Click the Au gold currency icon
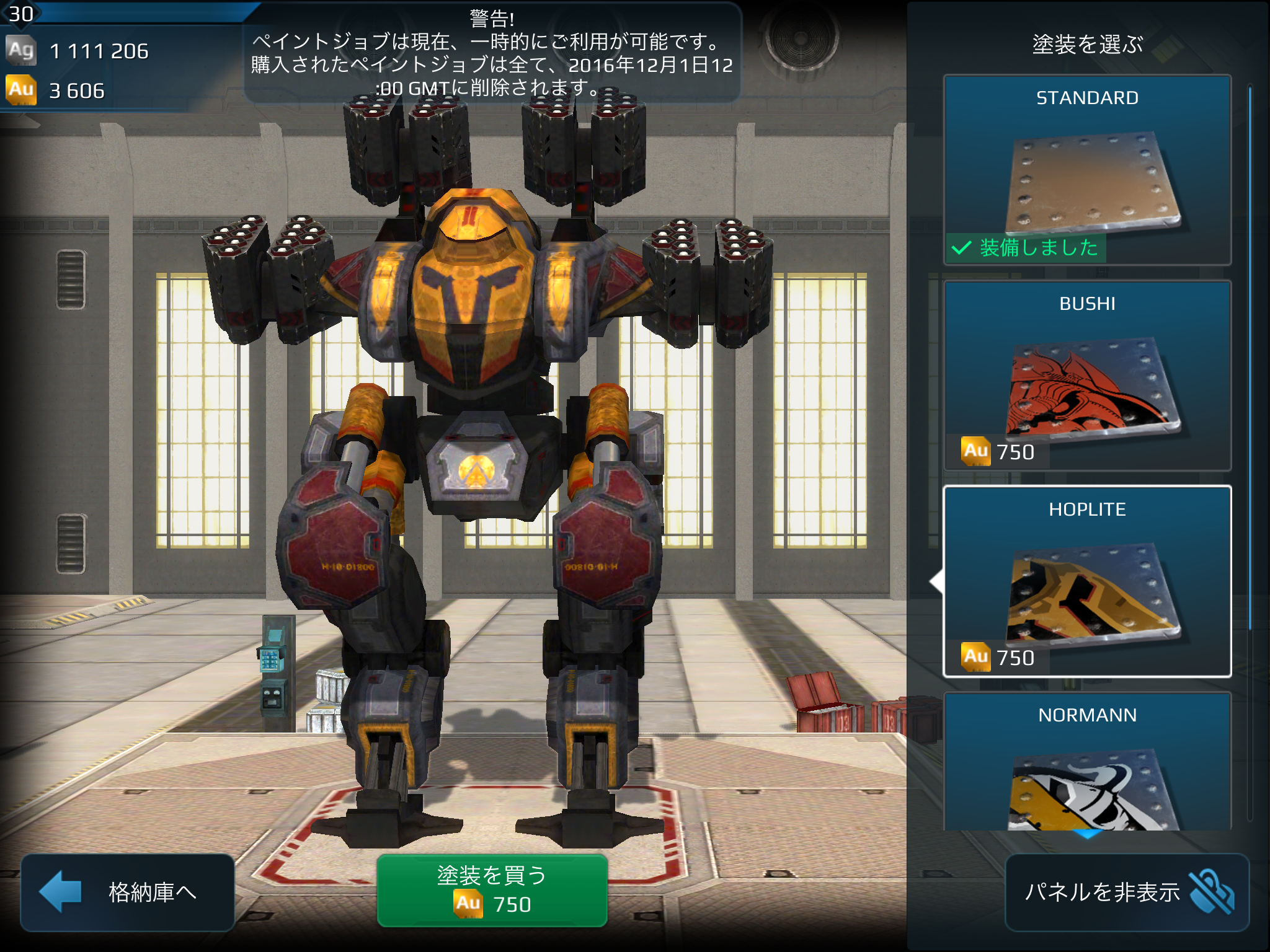The height and width of the screenshot is (952, 1270). (x=21, y=90)
